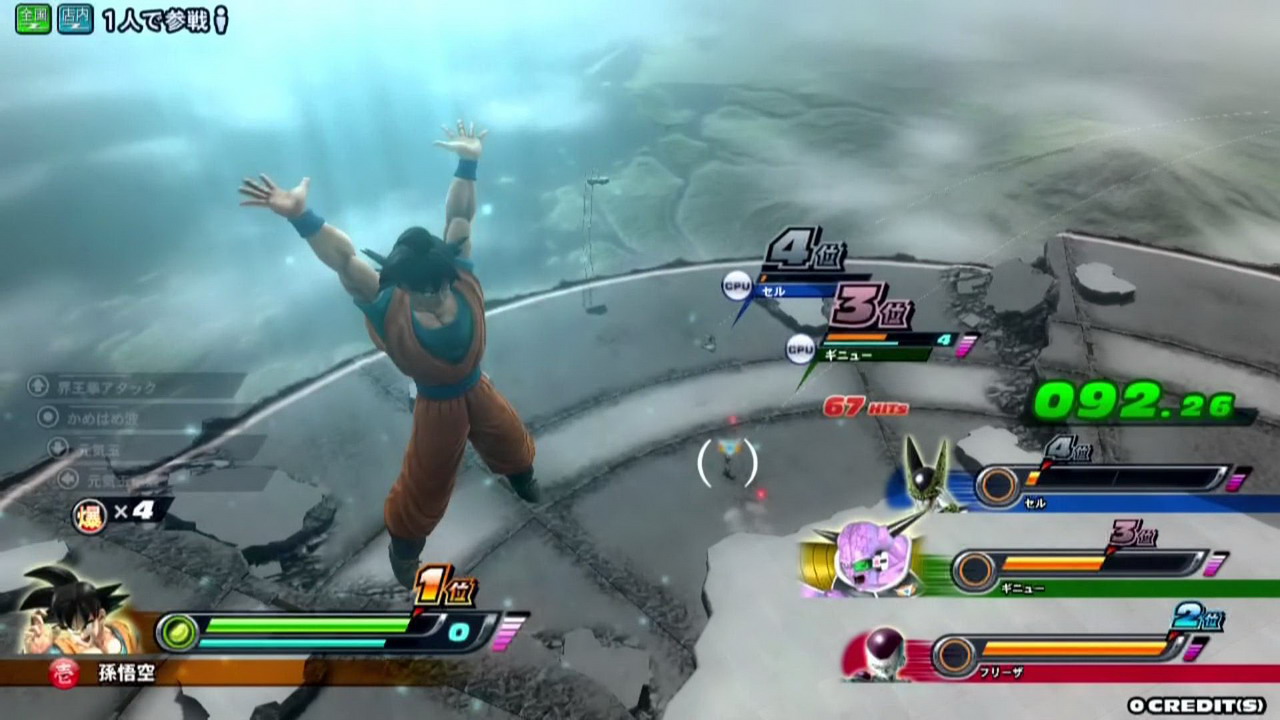Click the single-player 参戦 person icon

coord(221,20)
